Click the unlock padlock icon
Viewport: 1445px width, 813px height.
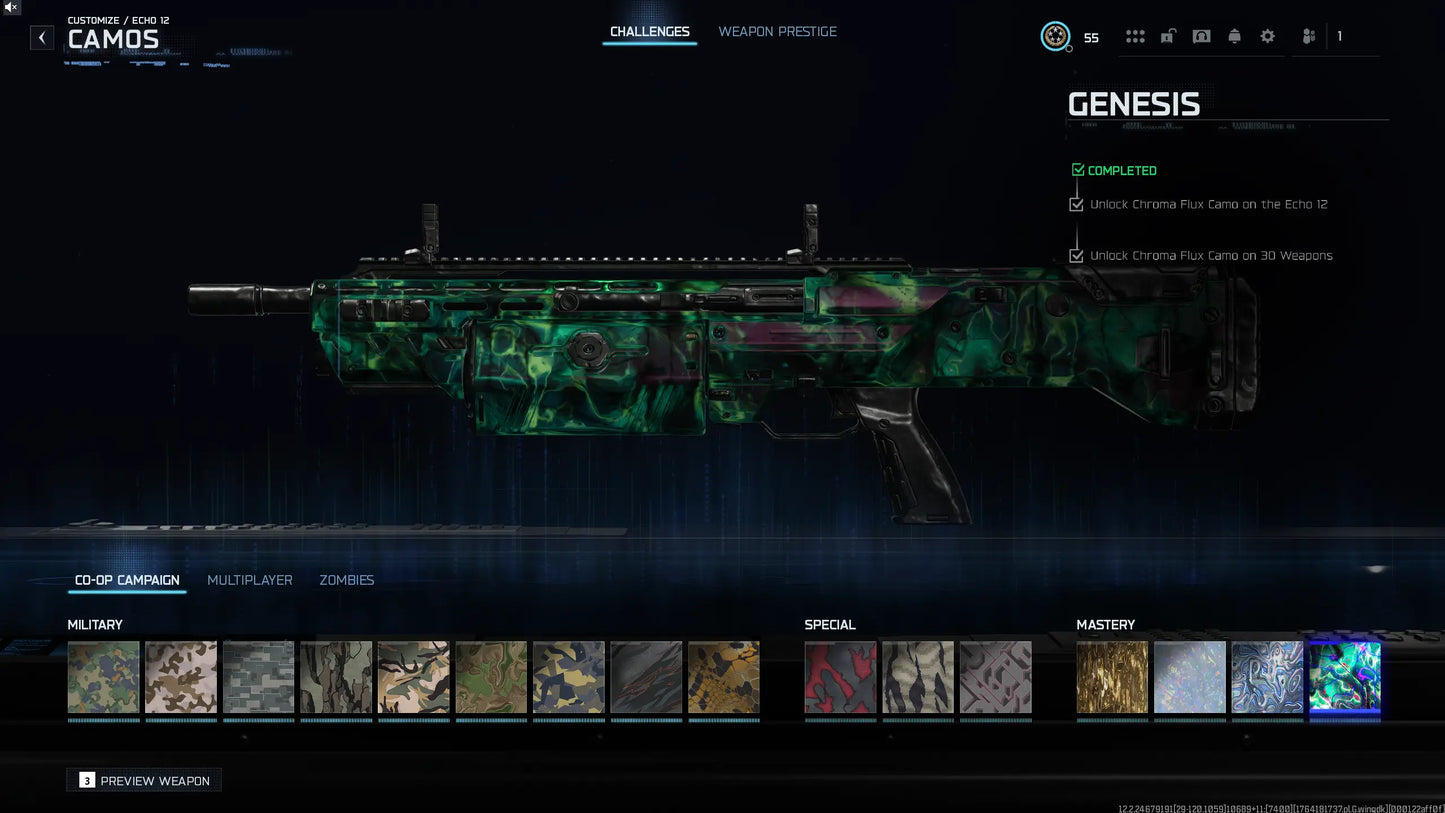[1168, 36]
